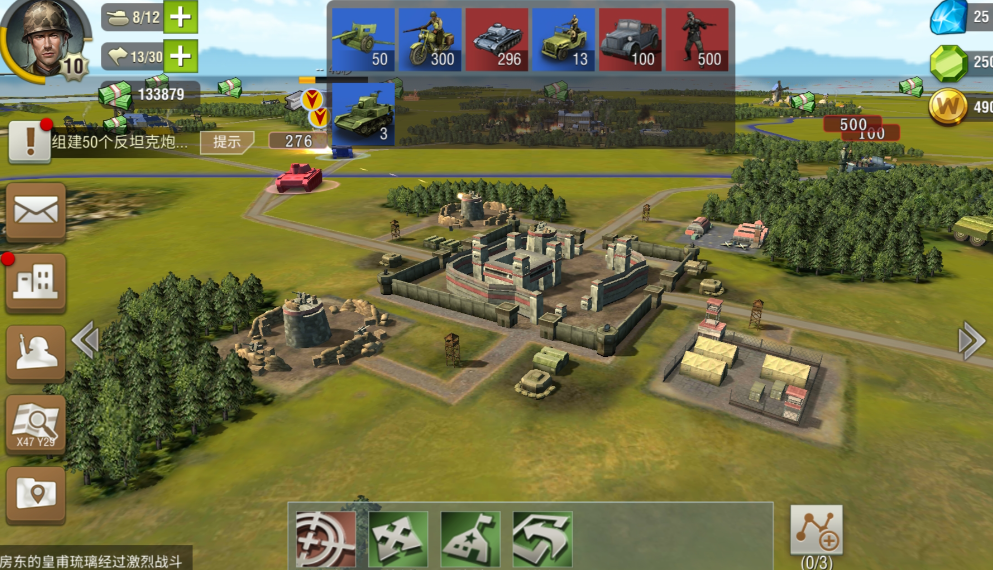Add more tank unit capacity

click(181, 17)
